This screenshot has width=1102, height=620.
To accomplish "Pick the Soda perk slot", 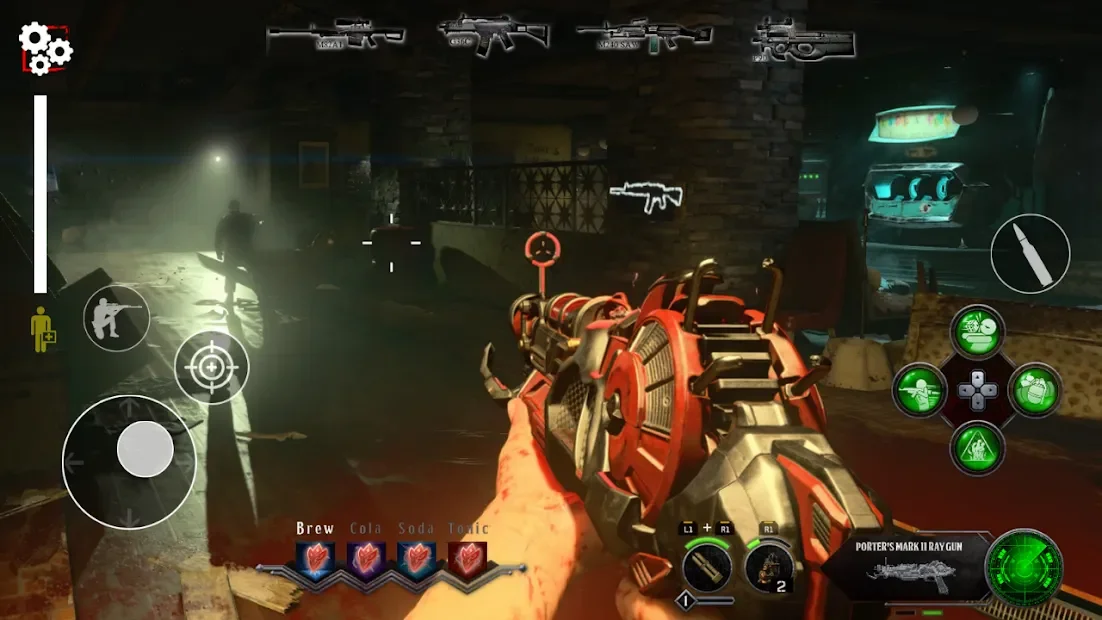I will pos(416,558).
